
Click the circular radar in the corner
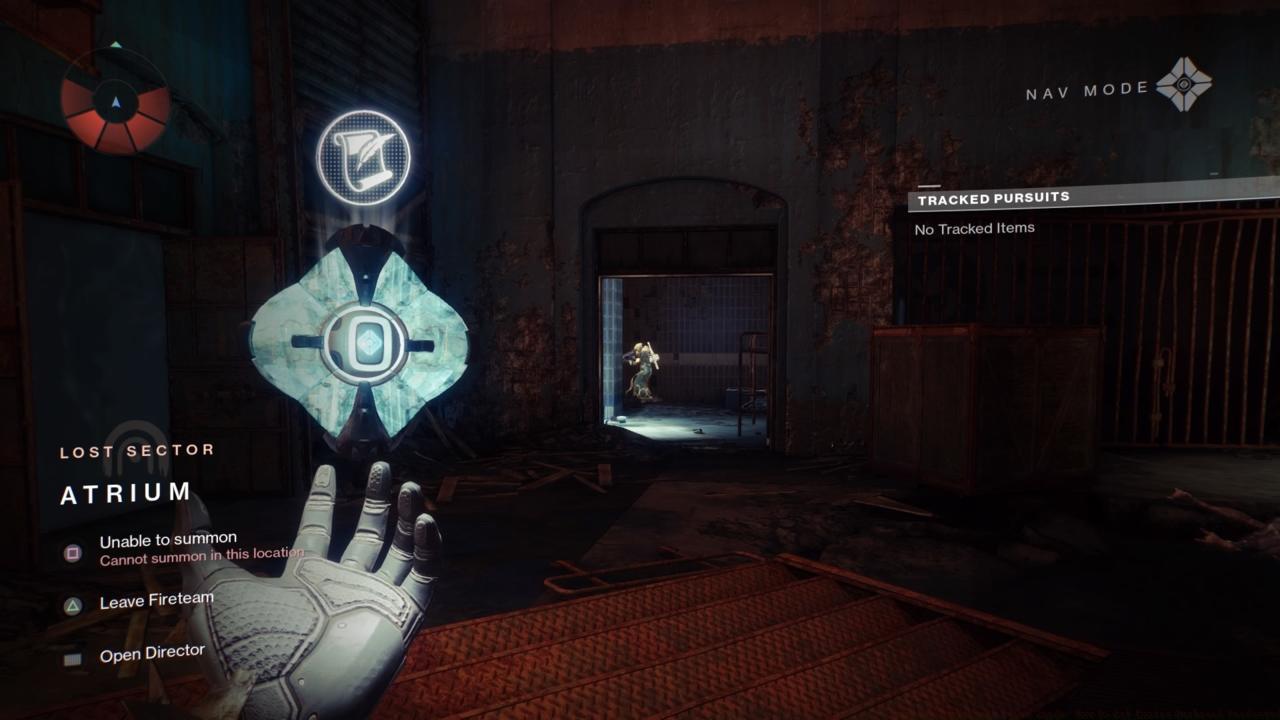point(115,102)
